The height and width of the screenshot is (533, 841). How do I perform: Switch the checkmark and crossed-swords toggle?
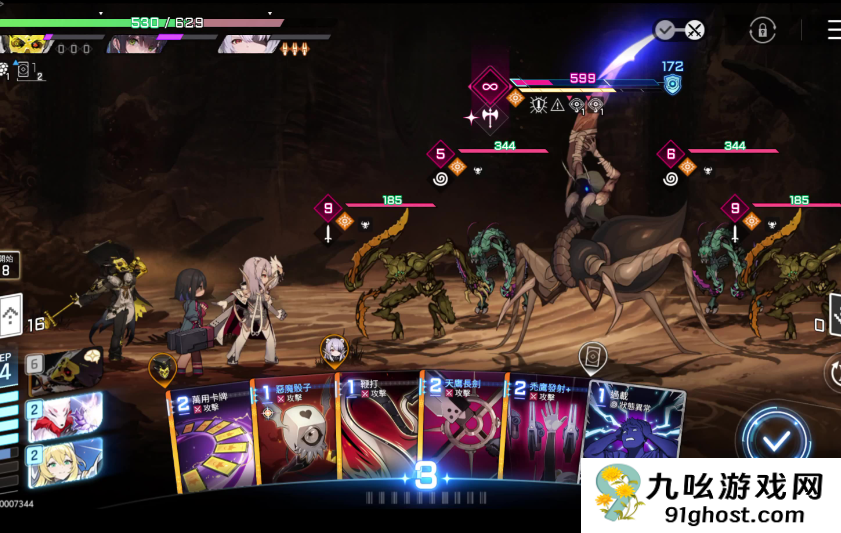coord(680,30)
